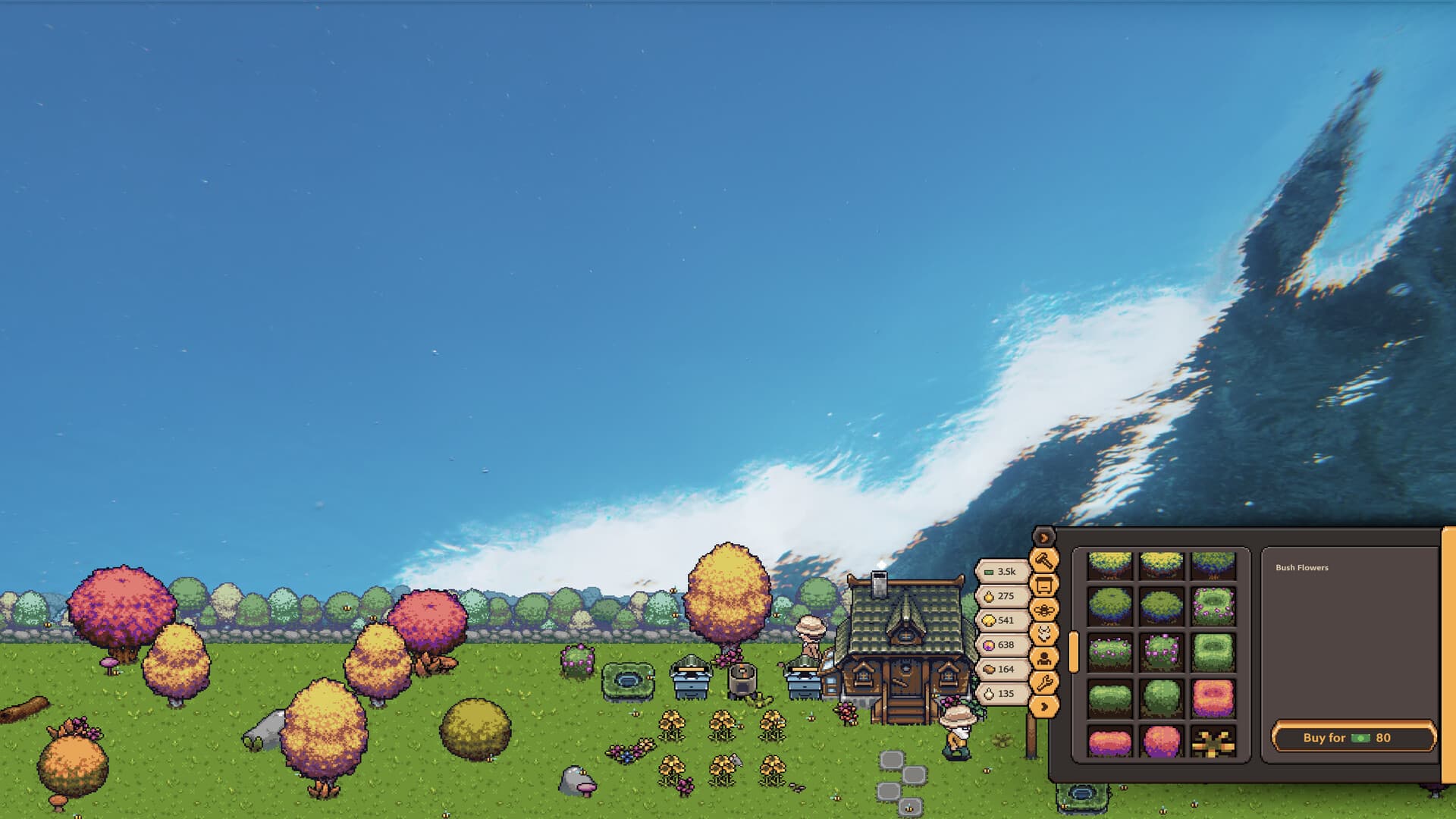Image resolution: width=1456 pixels, height=819 pixels.
Task: Select the pink-and-purple bush in bottom row
Action: point(1109,743)
